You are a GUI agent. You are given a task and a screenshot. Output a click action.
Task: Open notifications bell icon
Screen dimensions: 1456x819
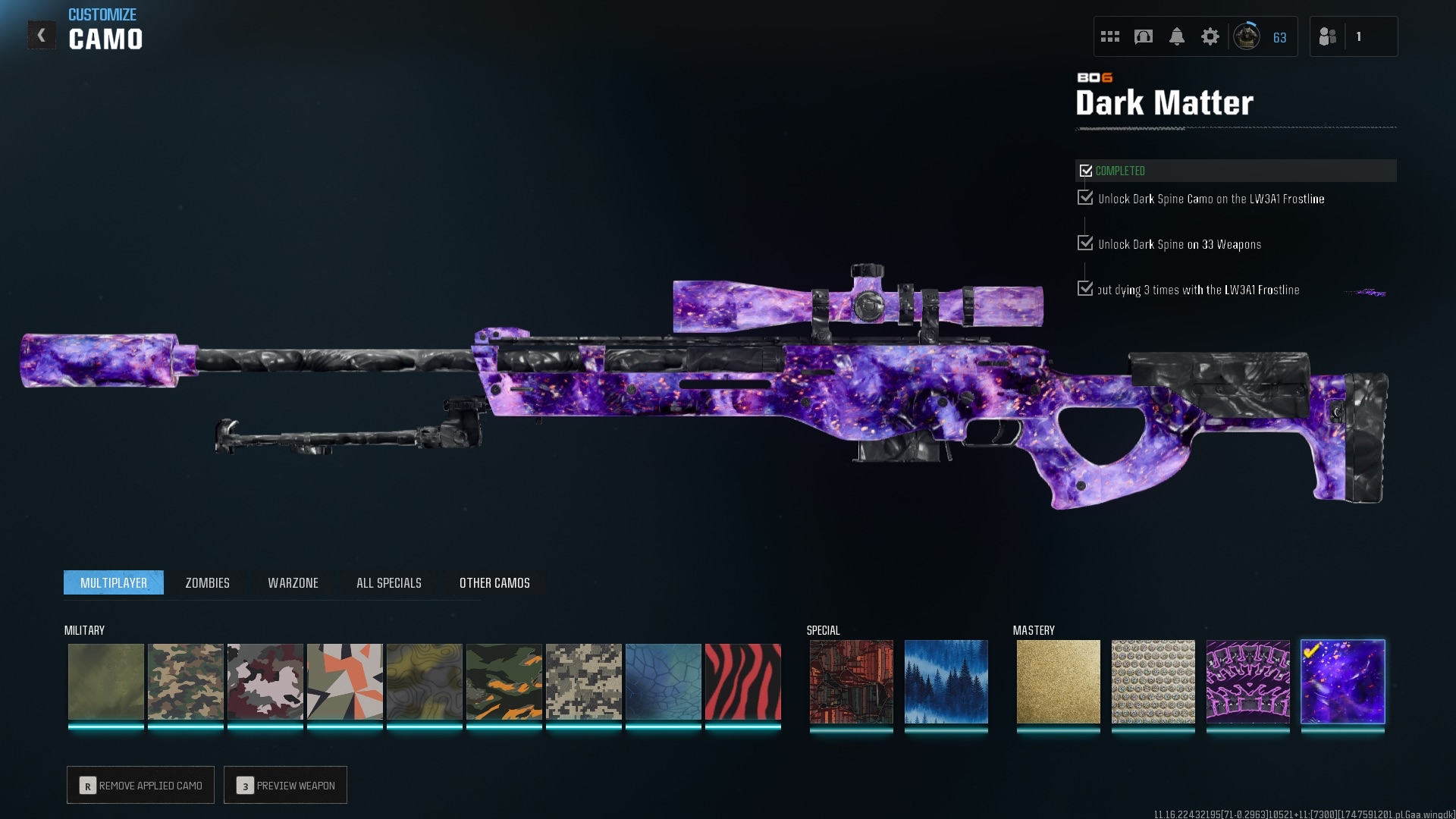click(1176, 36)
